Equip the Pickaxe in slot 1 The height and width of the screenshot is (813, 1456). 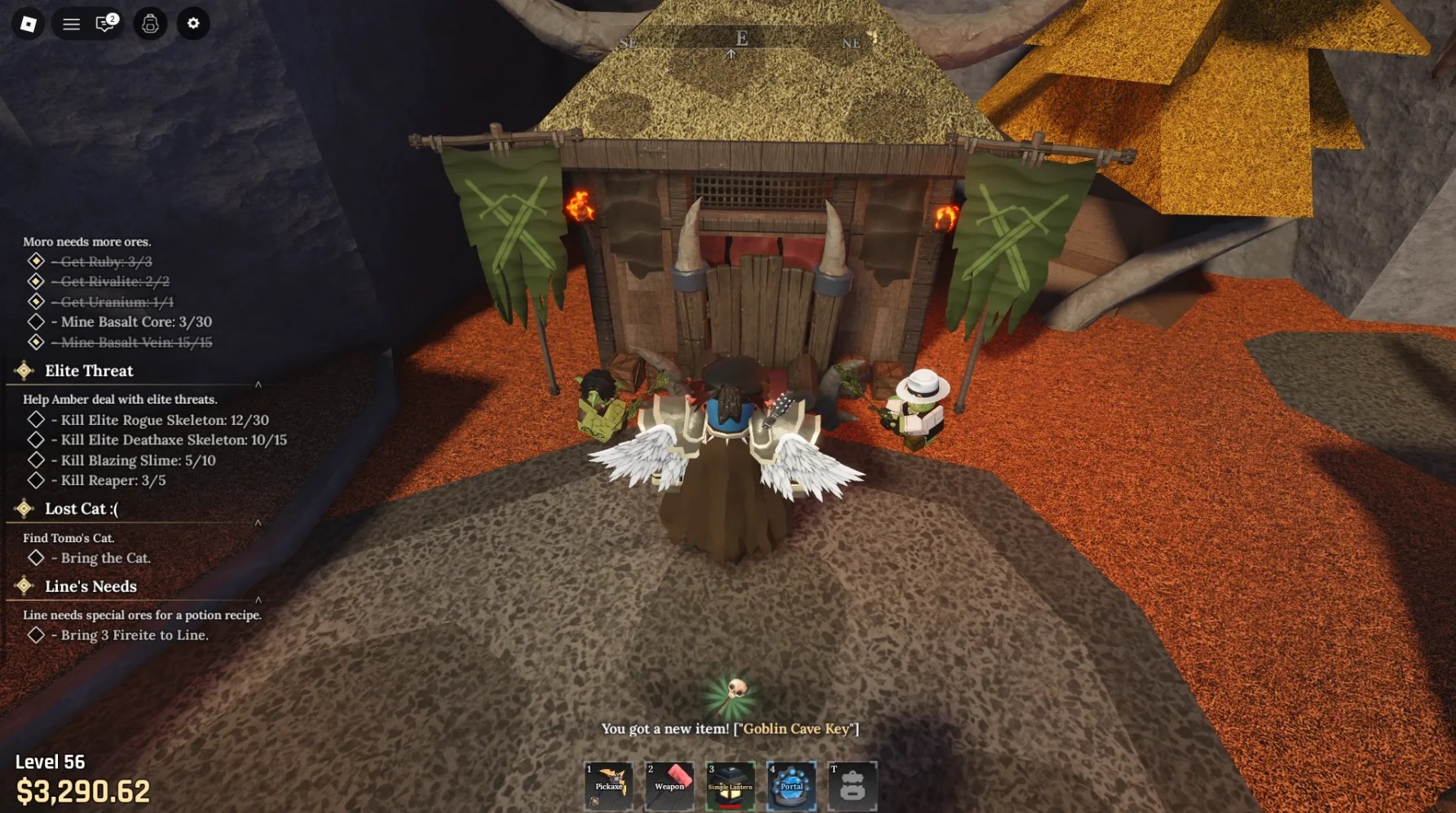click(x=609, y=785)
